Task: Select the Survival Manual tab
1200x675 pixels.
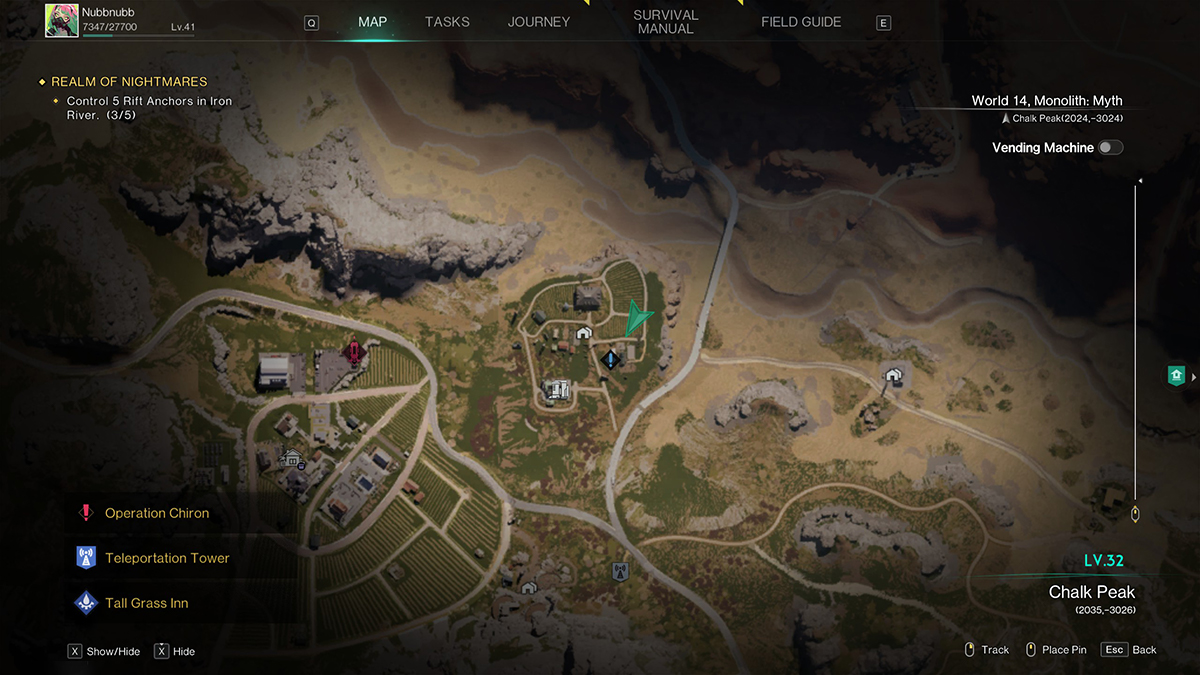Action: (665, 22)
